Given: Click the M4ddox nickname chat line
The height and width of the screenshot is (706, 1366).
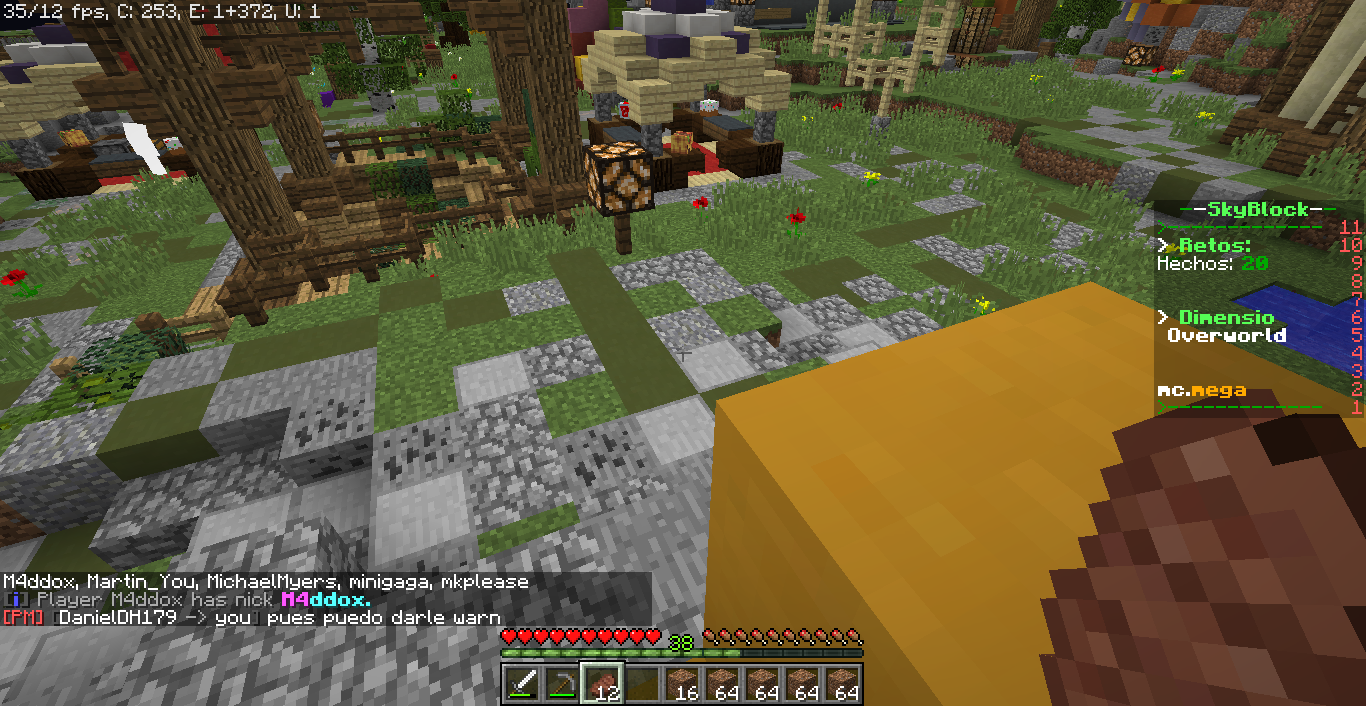Looking at the screenshot, I should pyautogui.click(x=190, y=600).
